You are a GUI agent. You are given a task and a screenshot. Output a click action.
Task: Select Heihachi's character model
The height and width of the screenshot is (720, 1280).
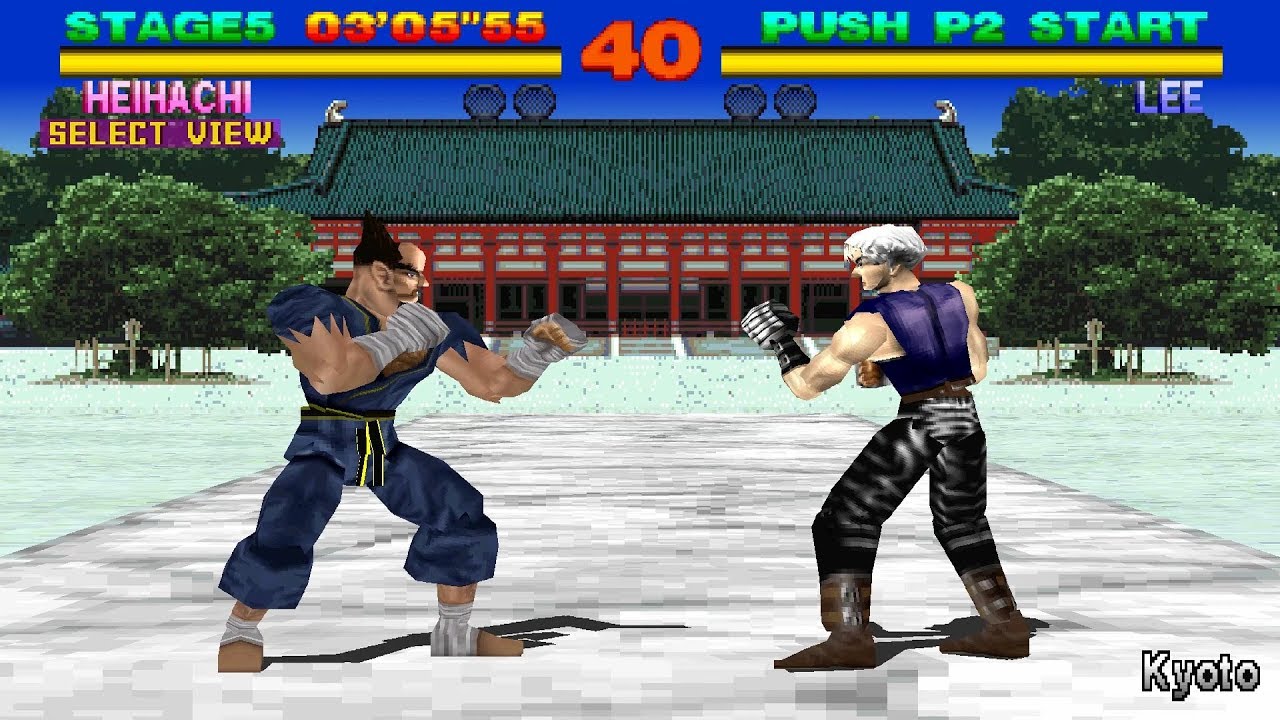click(x=370, y=420)
